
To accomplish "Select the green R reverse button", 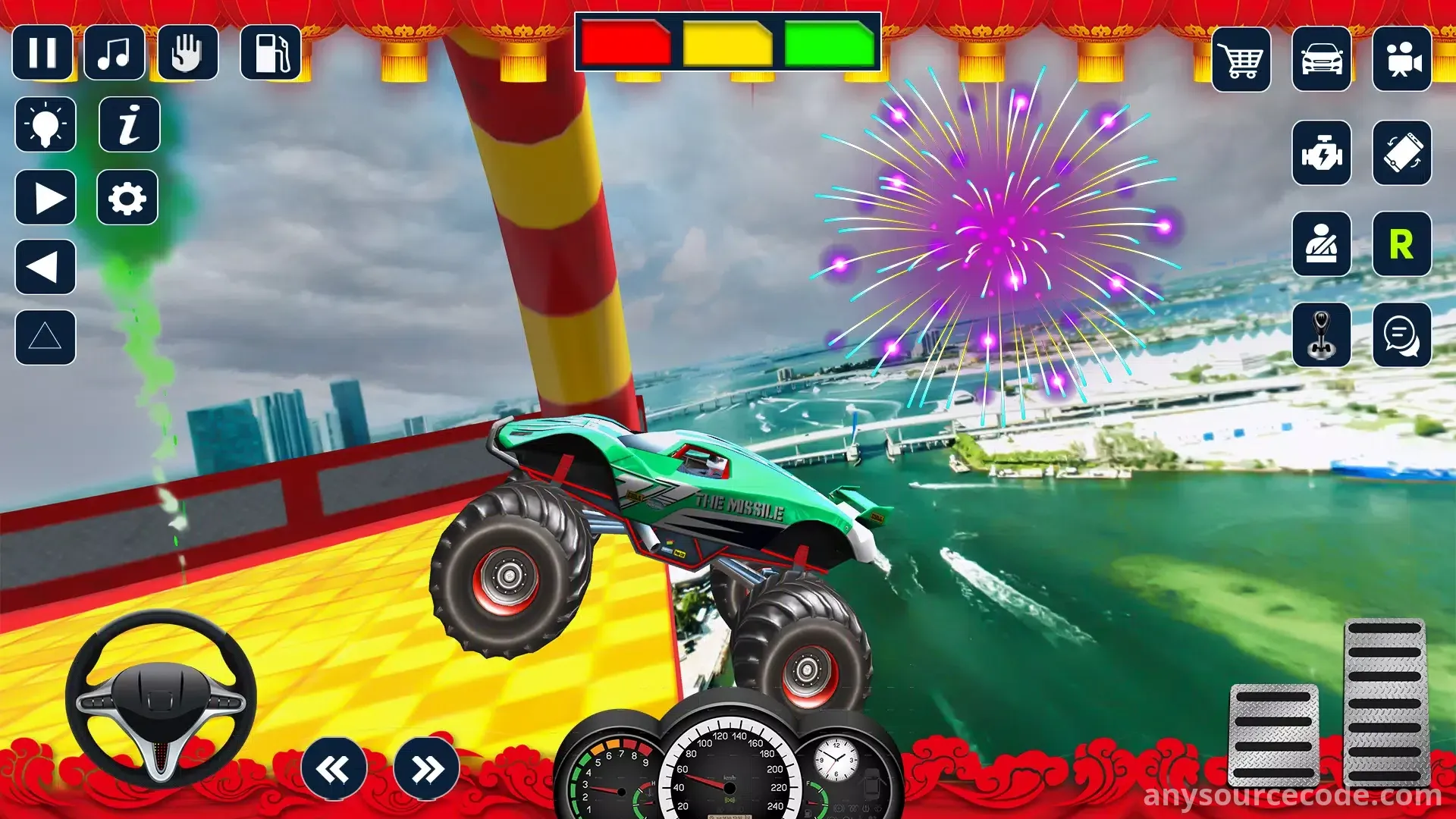I will (x=1402, y=244).
